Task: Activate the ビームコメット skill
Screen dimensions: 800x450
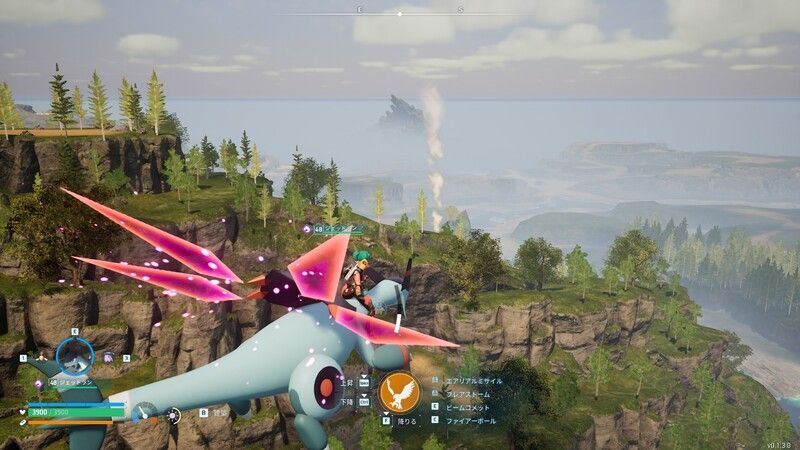Action: [x=470, y=407]
